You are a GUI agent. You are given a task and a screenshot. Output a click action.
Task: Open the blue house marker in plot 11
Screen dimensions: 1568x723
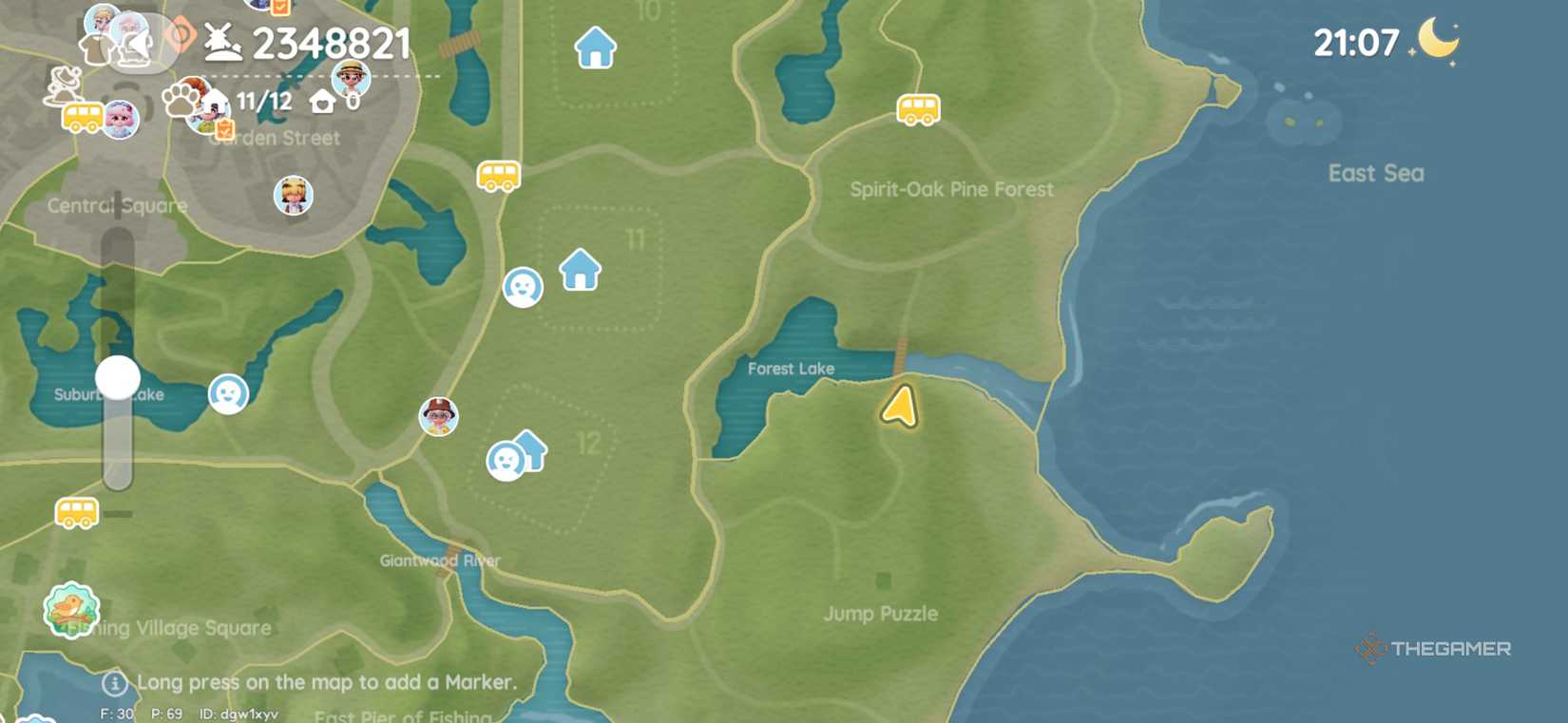(x=578, y=271)
